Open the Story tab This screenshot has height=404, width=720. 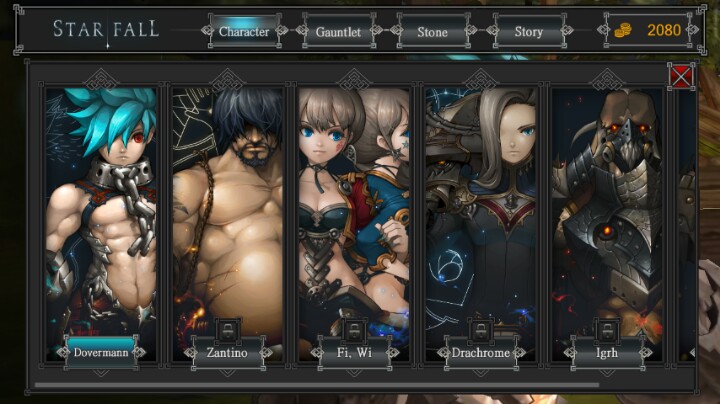click(x=528, y=31)
